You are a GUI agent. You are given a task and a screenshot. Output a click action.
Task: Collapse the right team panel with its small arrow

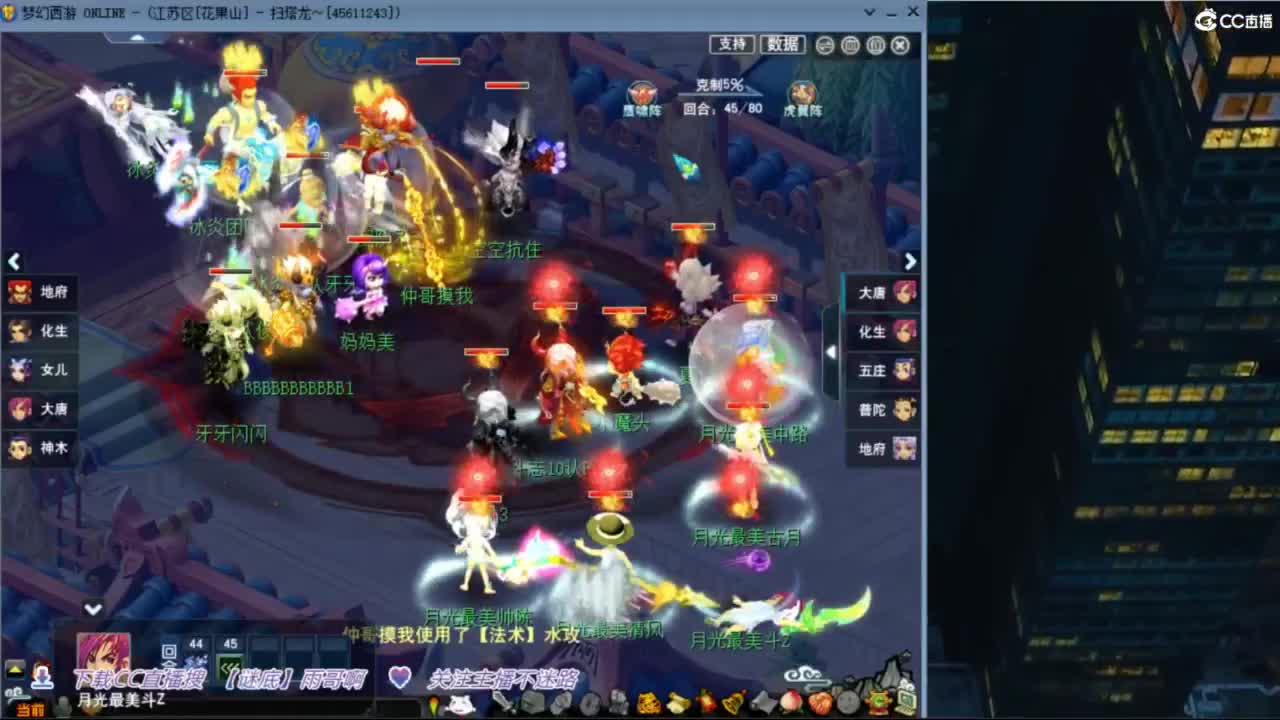coord(833,352)
